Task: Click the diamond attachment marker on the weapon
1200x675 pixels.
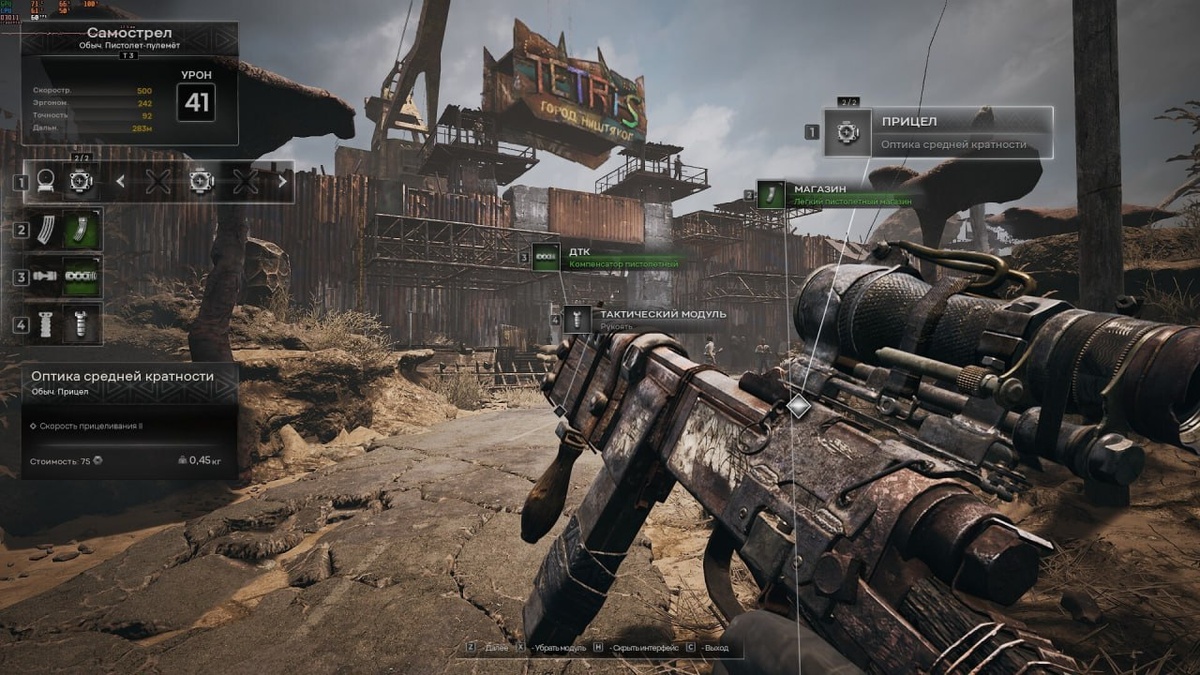Action: tap(798, 406)
